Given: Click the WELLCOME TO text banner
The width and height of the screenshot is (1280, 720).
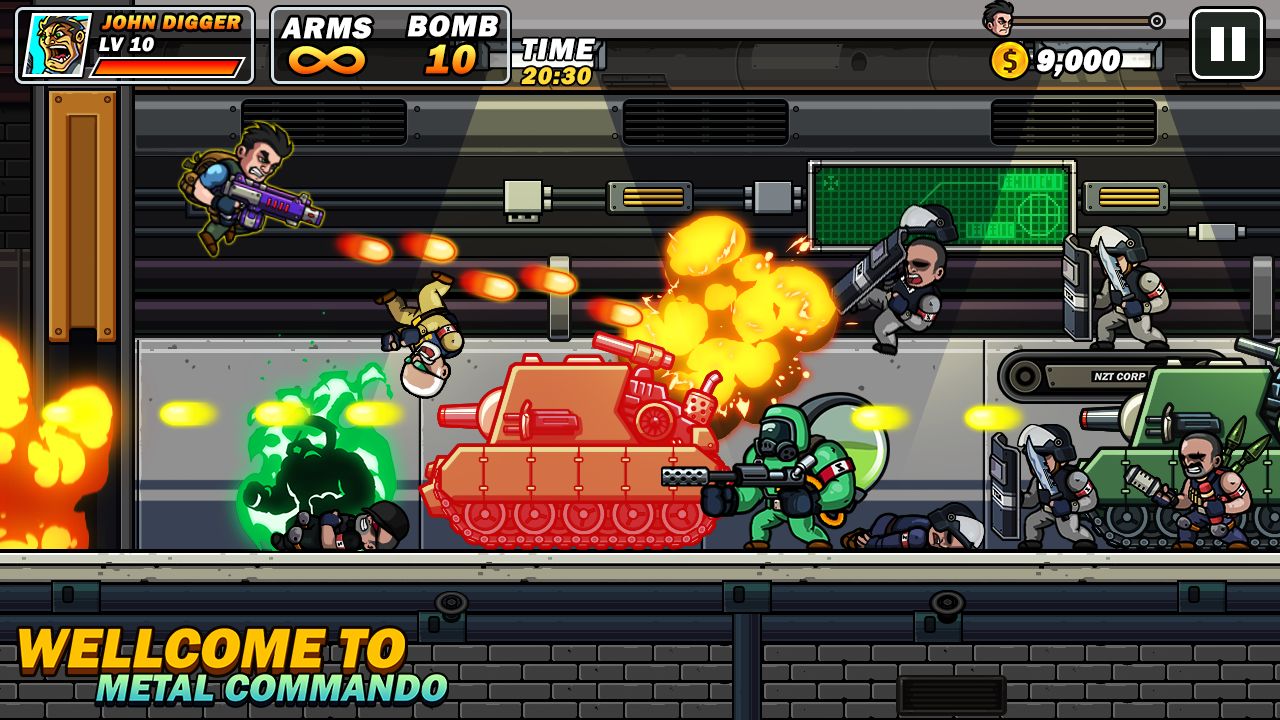Looking at the screenshot, I should pos(210,650).
